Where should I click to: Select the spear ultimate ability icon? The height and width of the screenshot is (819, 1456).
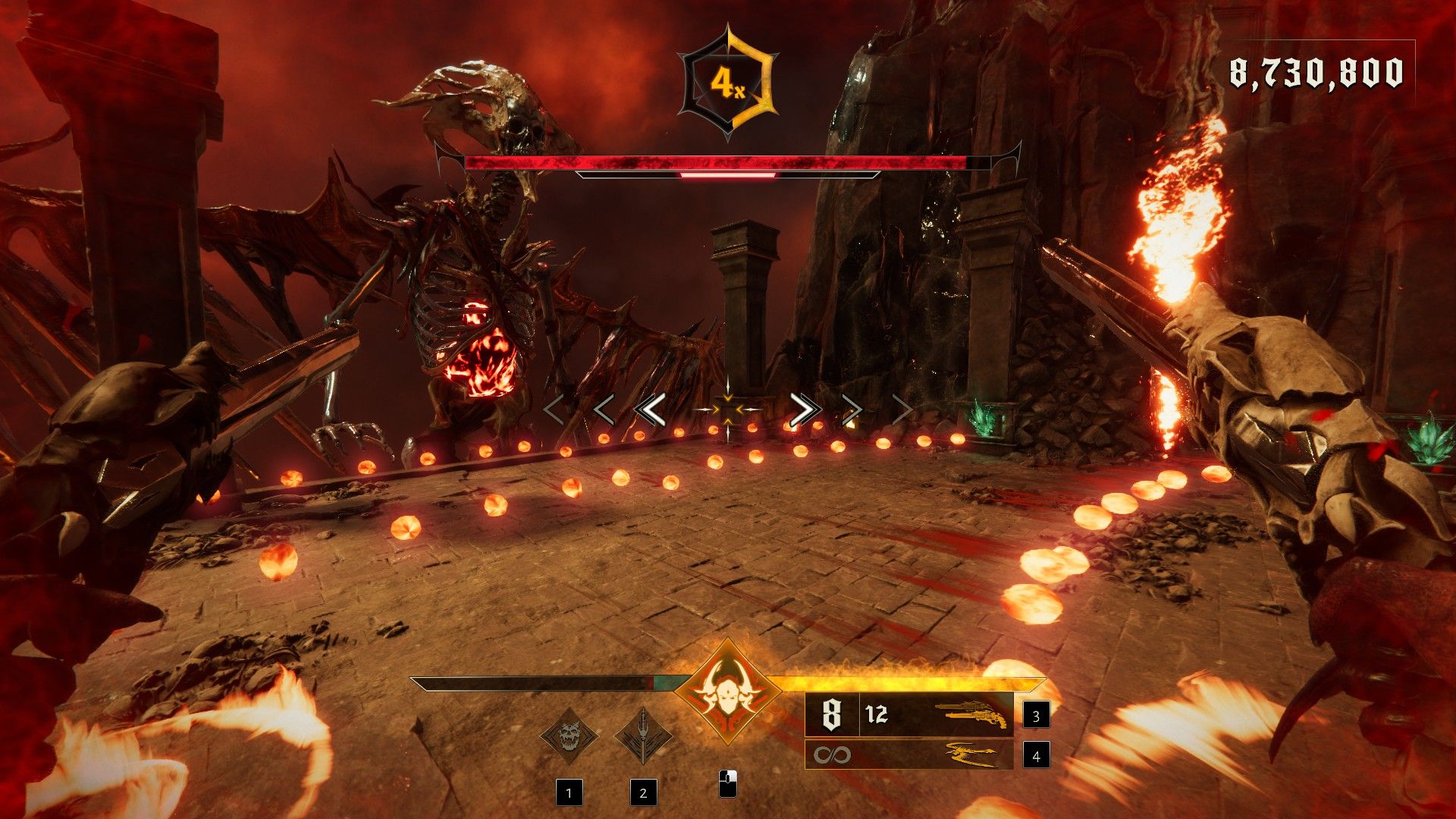click(643, 734)
